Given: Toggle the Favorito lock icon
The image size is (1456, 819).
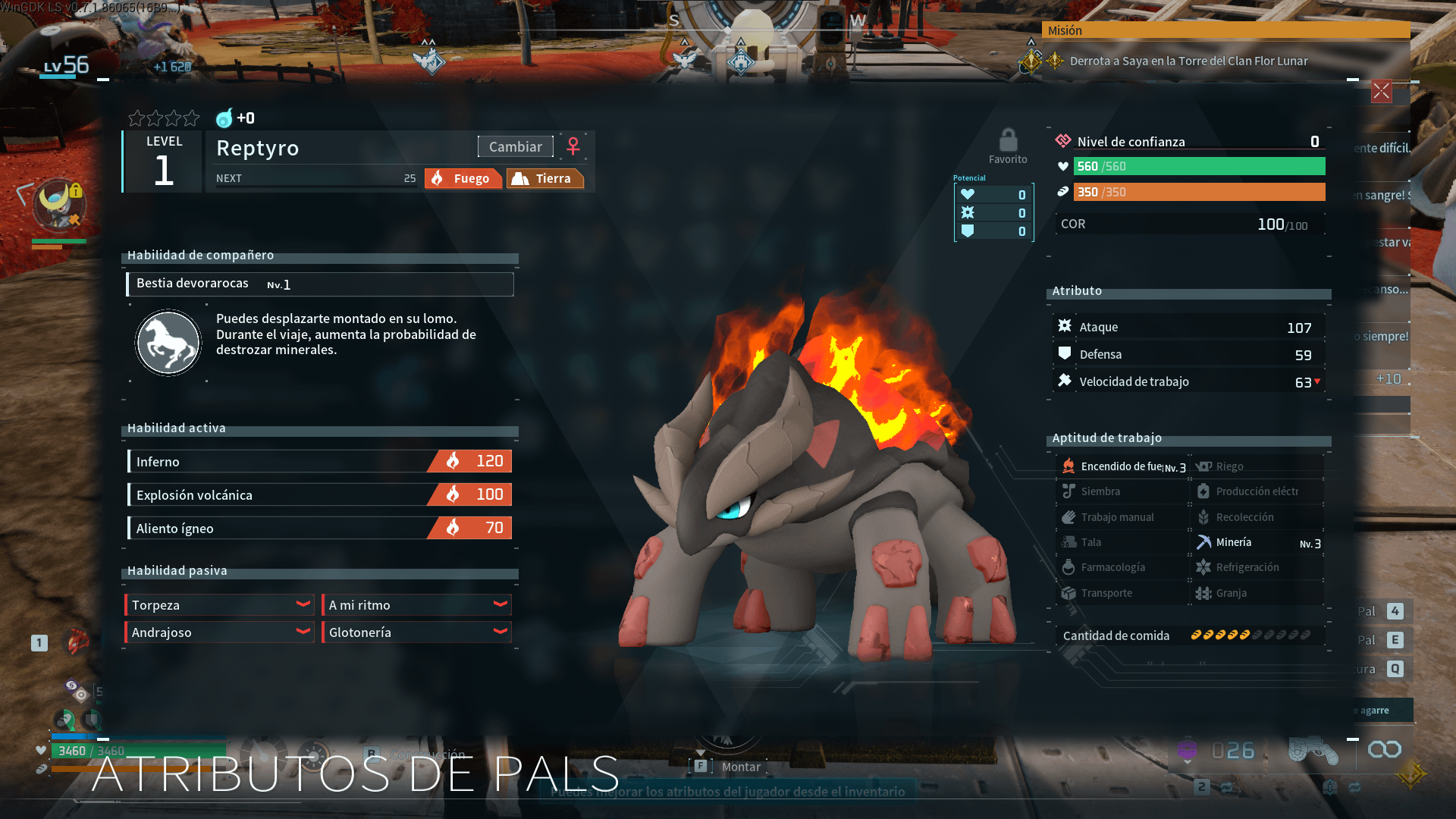Looking at the screenshot, I should pyautogui.click(x=1008, y=141).
